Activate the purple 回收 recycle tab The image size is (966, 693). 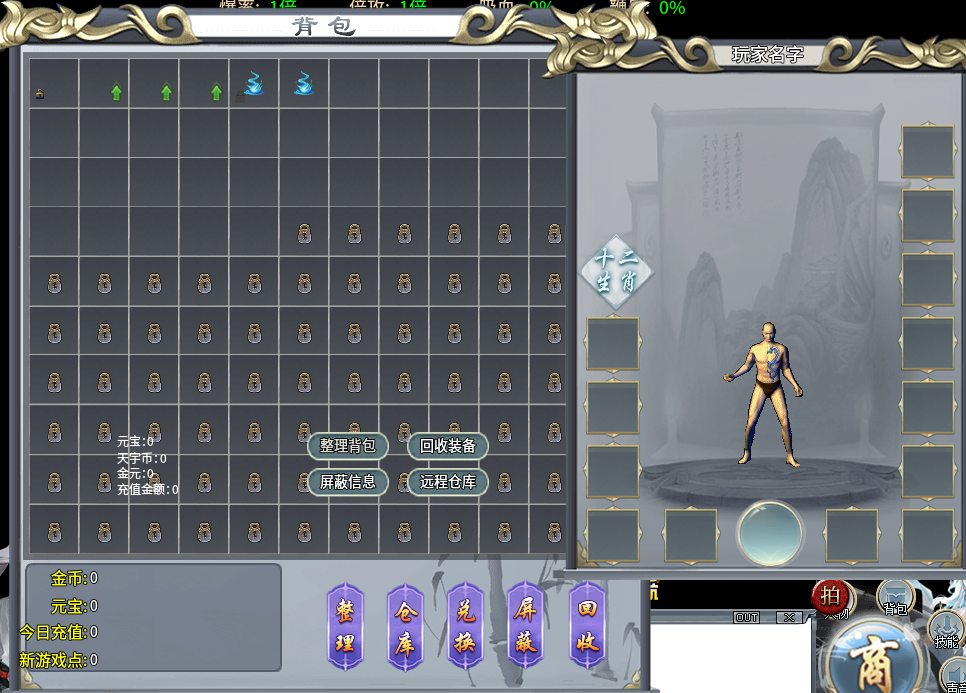(x=588, y=626)
